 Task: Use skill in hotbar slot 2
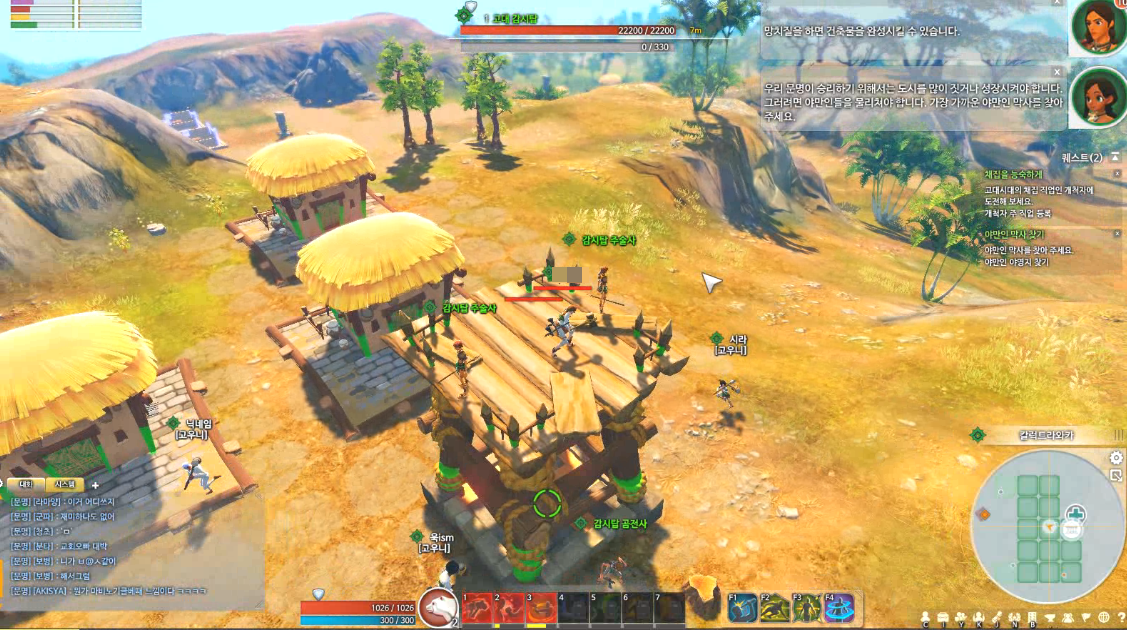tap(510, 607)
